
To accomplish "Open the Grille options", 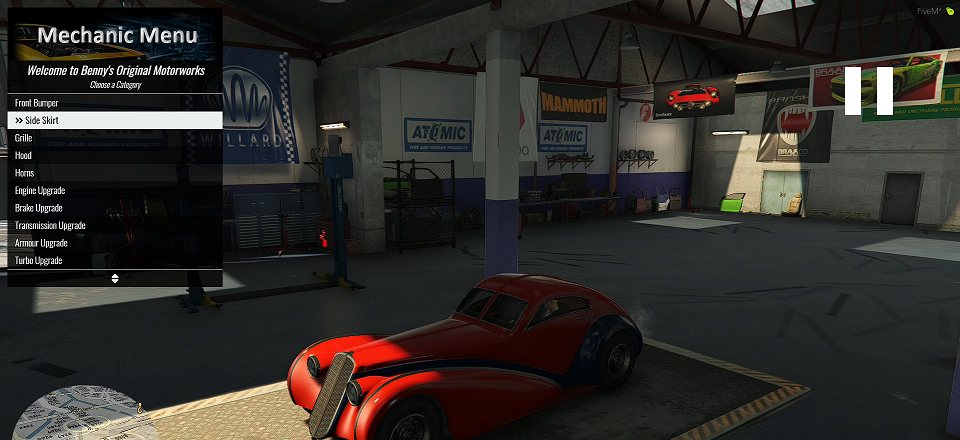I will 114,138.
